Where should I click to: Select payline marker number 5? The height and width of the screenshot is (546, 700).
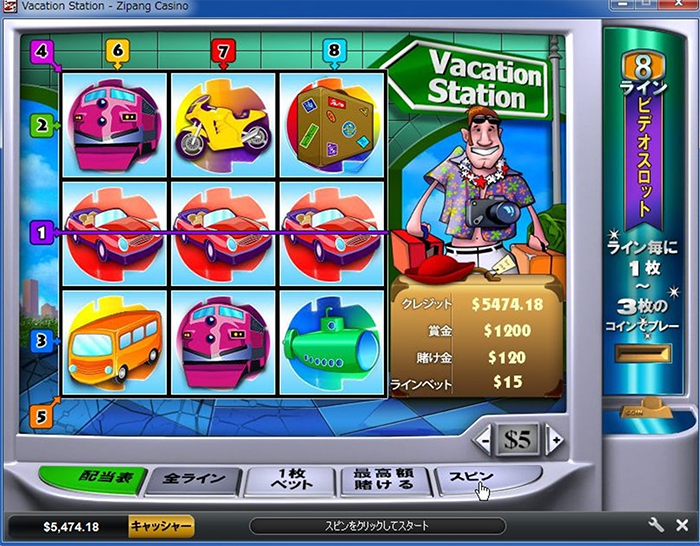[x=41, y=415]
